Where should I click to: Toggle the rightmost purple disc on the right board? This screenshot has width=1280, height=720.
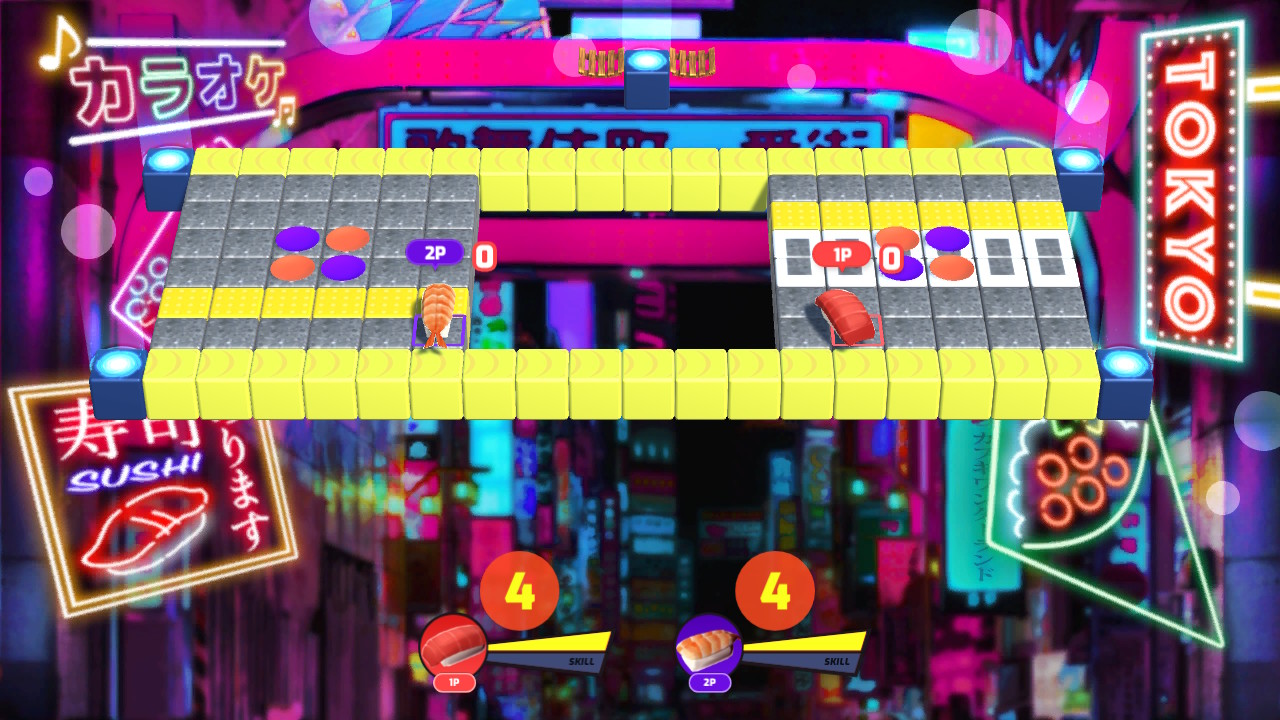tap(946, 238)
